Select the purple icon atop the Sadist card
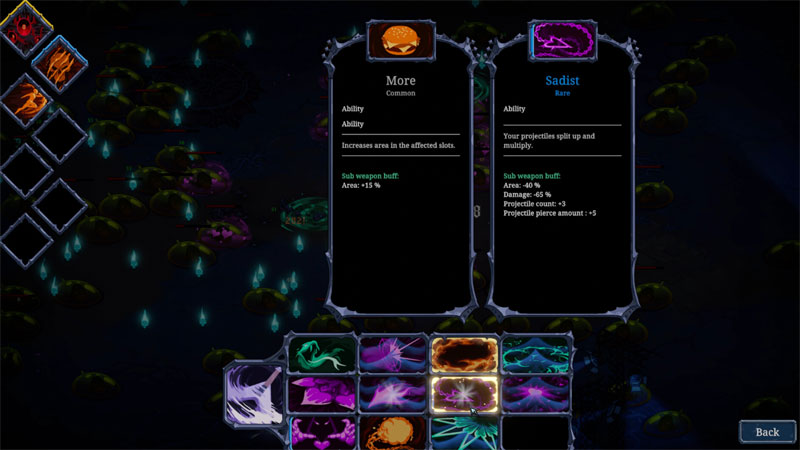Image resolution: width=800 pixels, height=450 pixels. coord(562,41)
